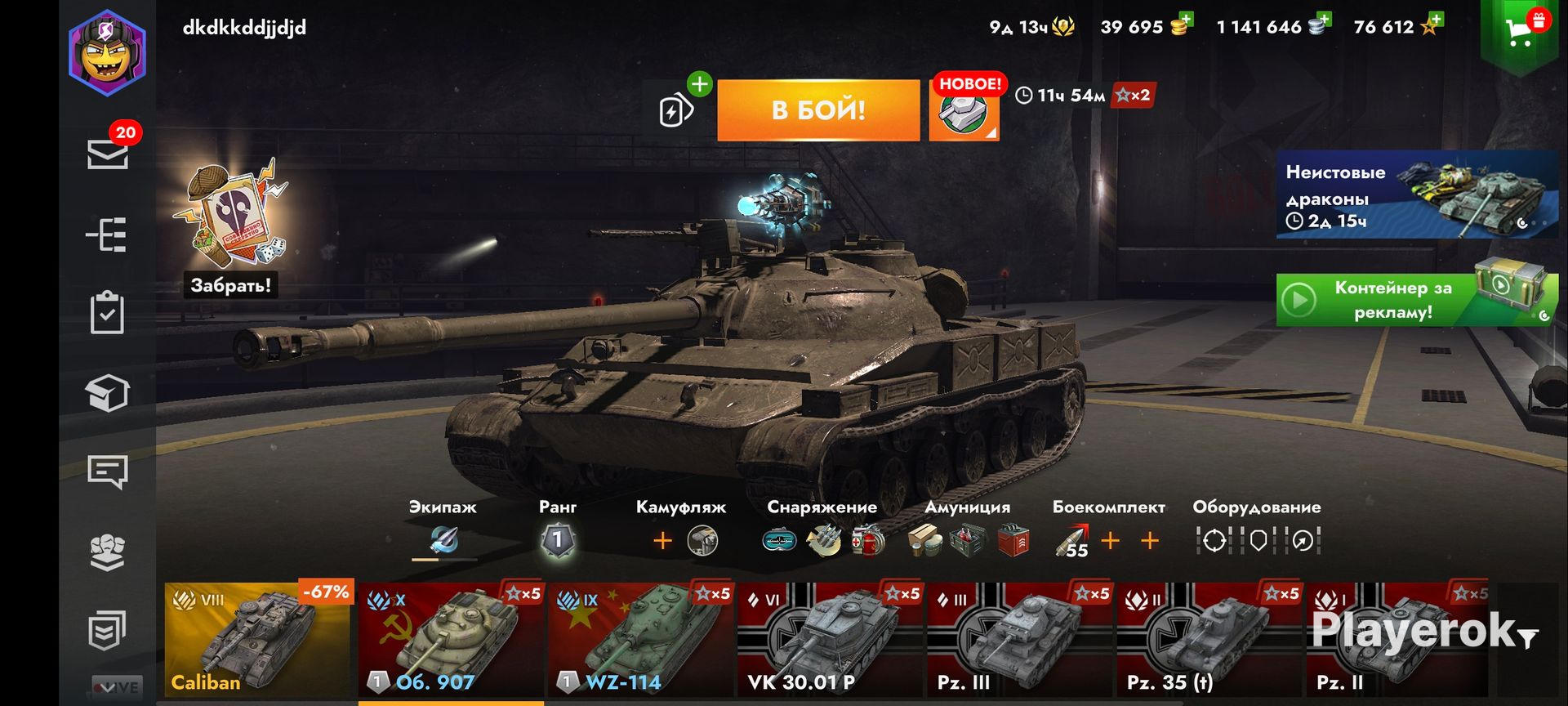Pick the Pz. 35 (t) tank
Image resolution: width=1568 pixels, height=706 pixels.
1209,639
